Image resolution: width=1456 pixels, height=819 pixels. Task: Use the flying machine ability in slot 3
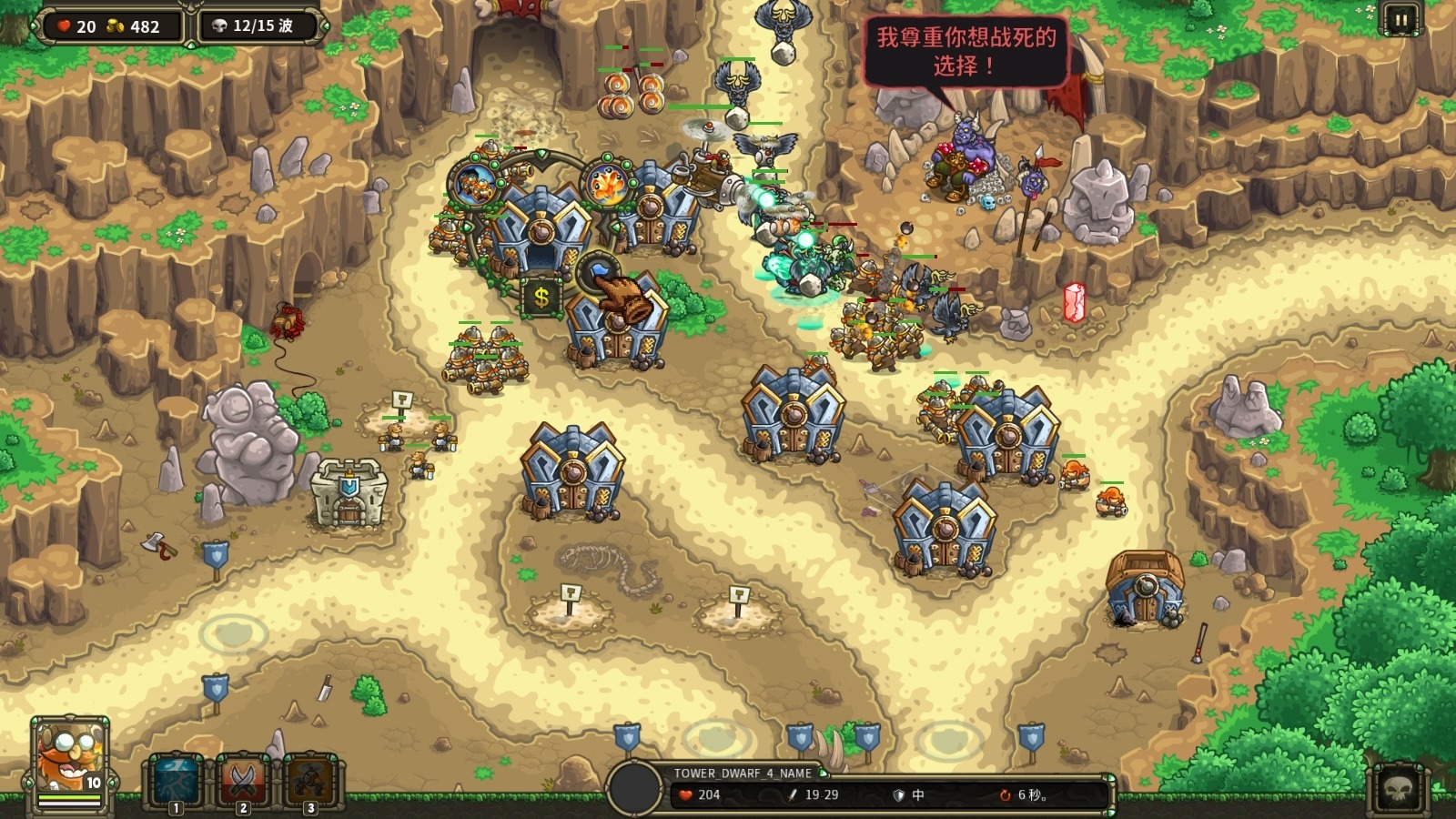coord(309,781)
